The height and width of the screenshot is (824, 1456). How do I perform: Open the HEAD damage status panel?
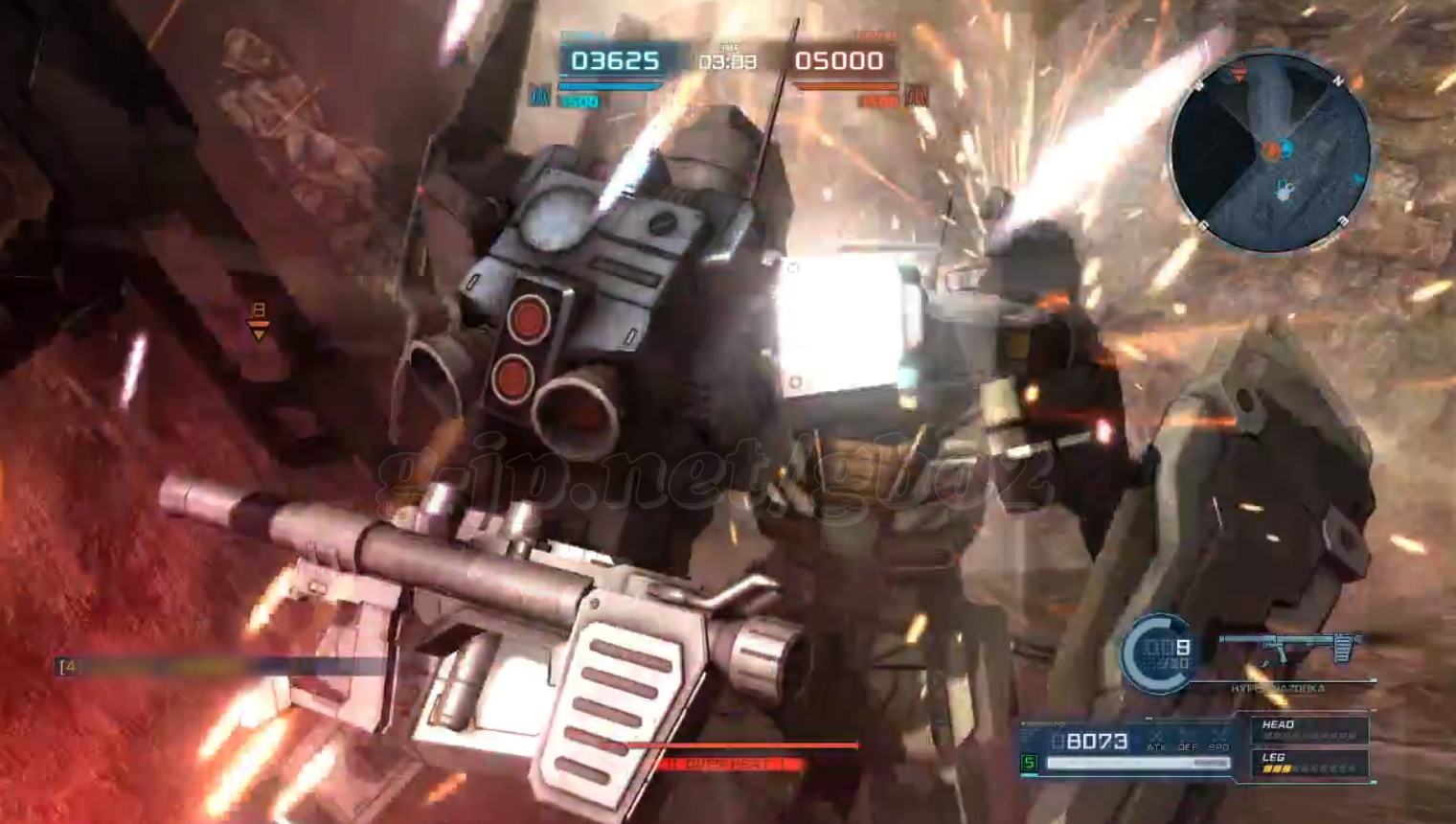[1309, 730]
